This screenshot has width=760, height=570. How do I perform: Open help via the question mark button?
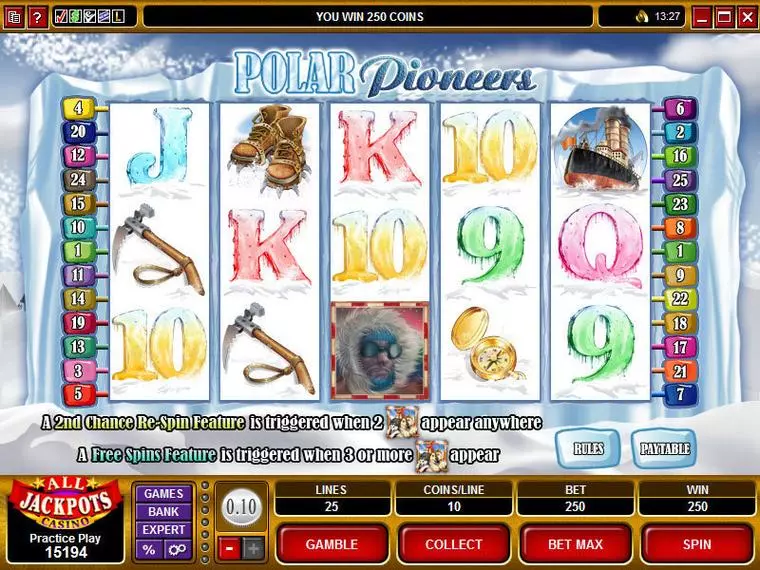pyautogui.click(x=37, y=16)
